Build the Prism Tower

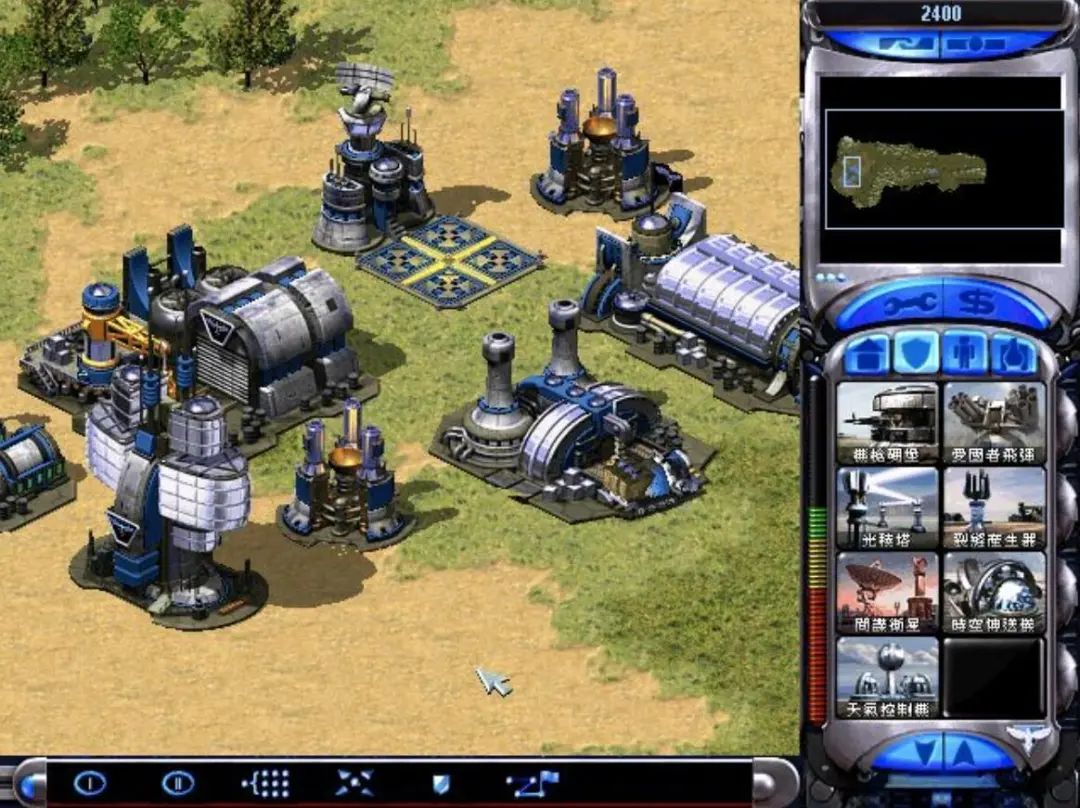point(887,508)
